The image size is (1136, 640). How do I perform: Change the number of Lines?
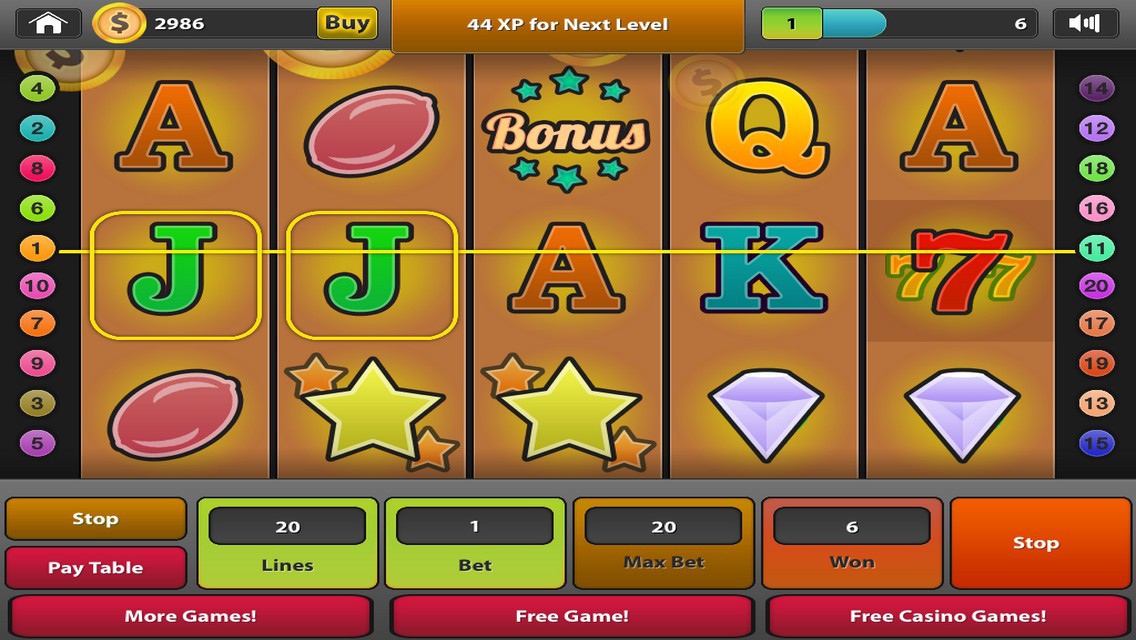(287, 543)
